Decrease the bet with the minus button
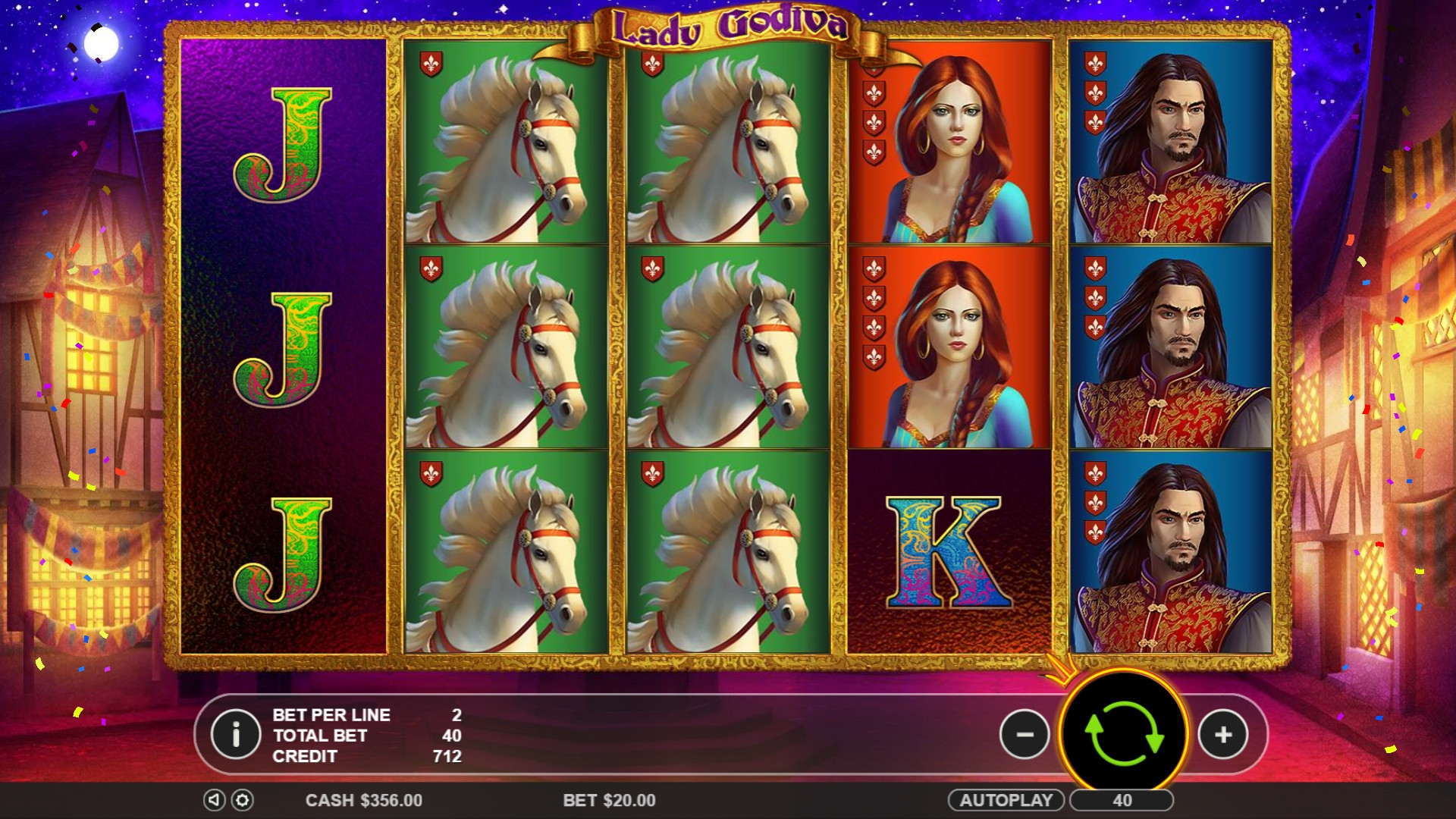This screenshot has width=1456, height=819. pos(1025,734)
